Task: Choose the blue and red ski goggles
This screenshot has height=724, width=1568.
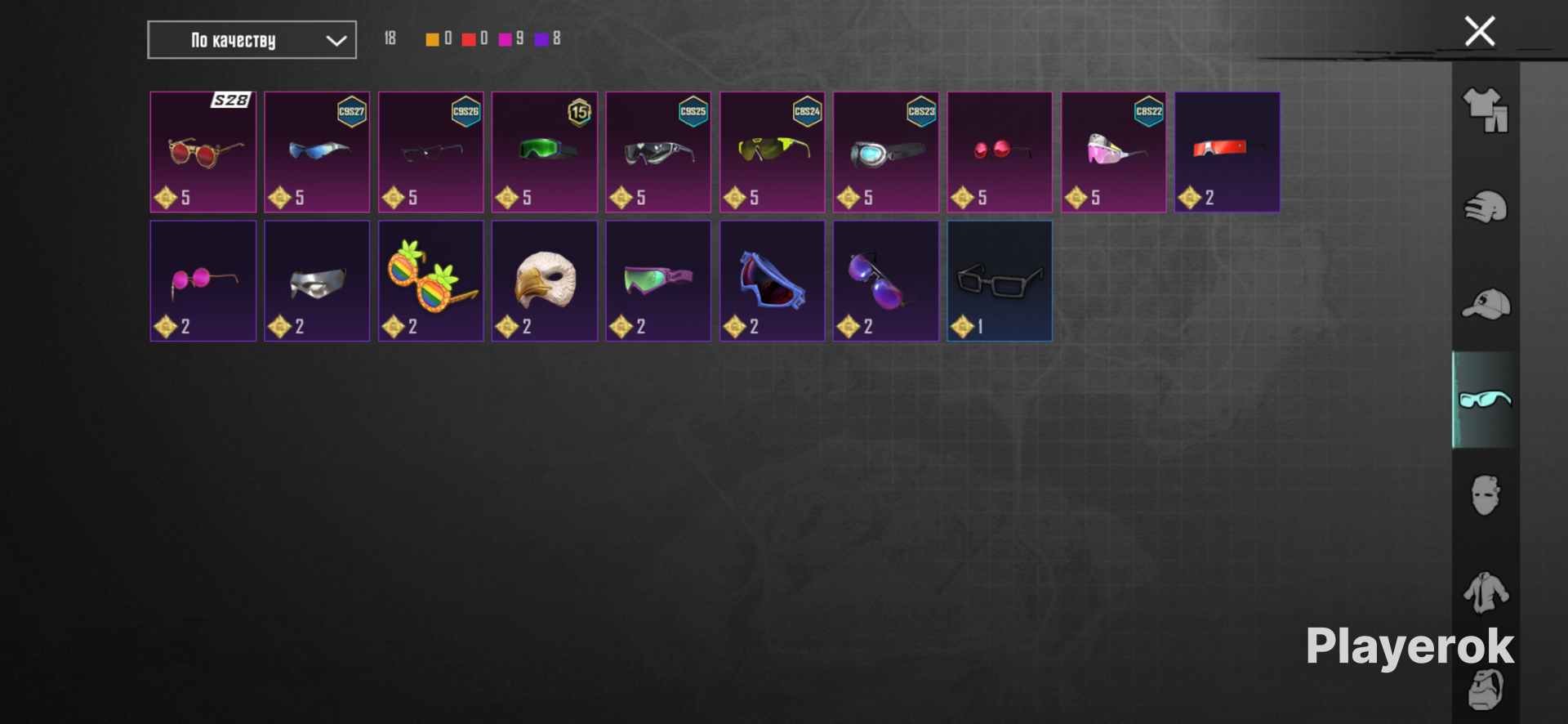Action: tap(772, 281)
